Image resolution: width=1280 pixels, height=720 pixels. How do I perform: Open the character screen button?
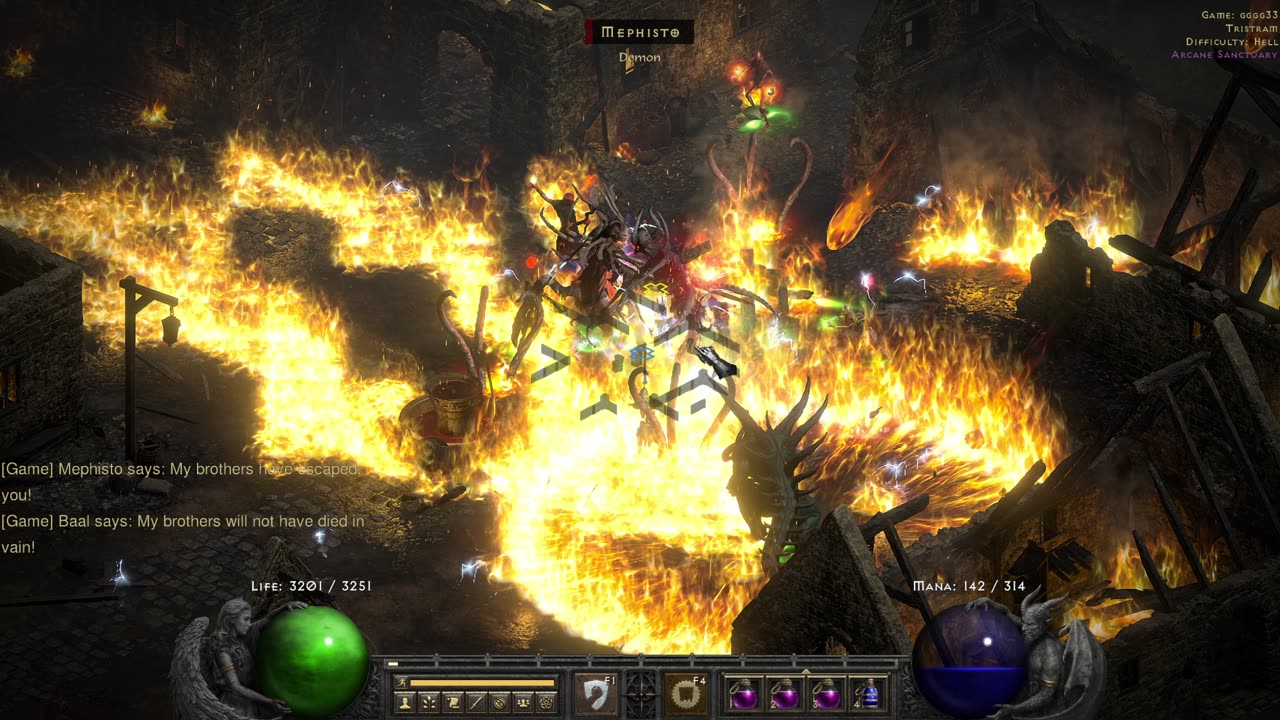coord(404,703)
